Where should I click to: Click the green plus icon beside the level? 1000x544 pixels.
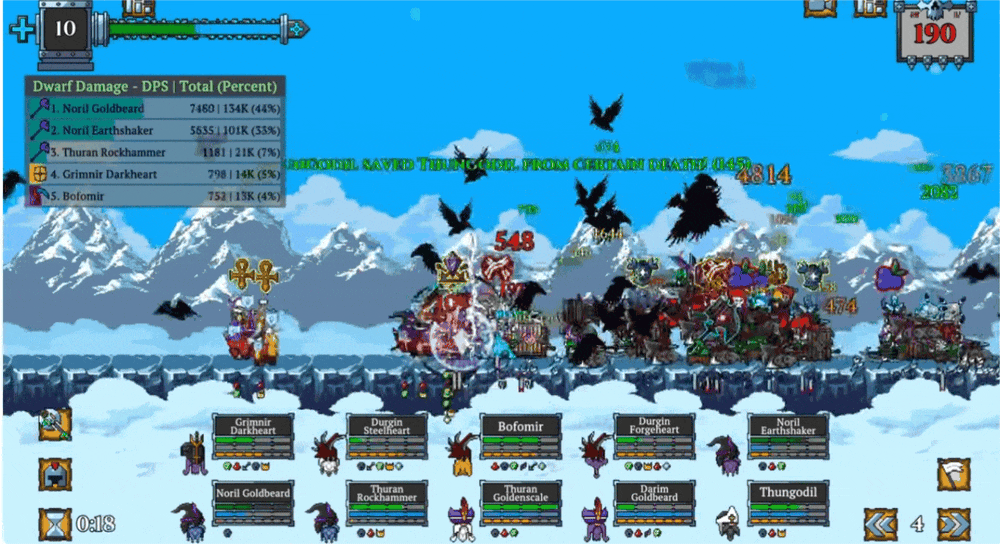22,28
